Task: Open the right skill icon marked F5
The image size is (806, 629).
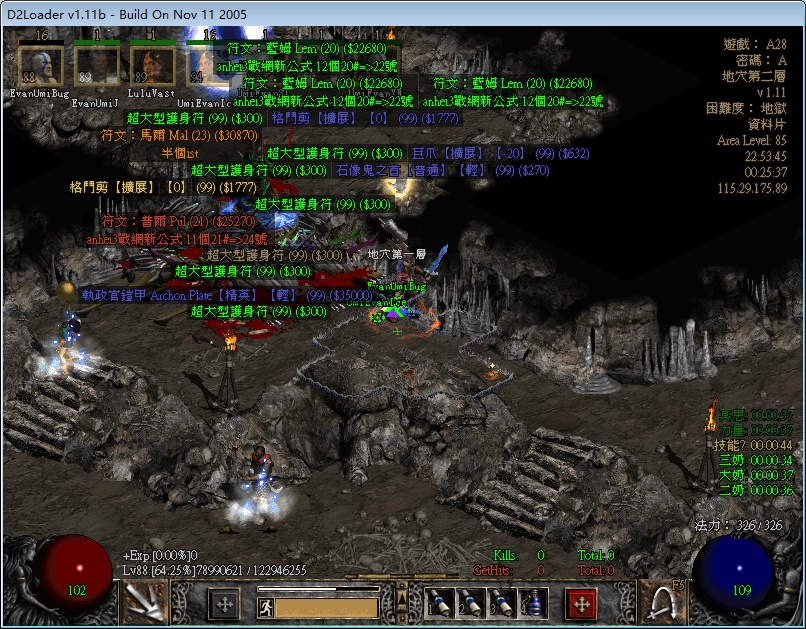Action: tap(661, 602)
